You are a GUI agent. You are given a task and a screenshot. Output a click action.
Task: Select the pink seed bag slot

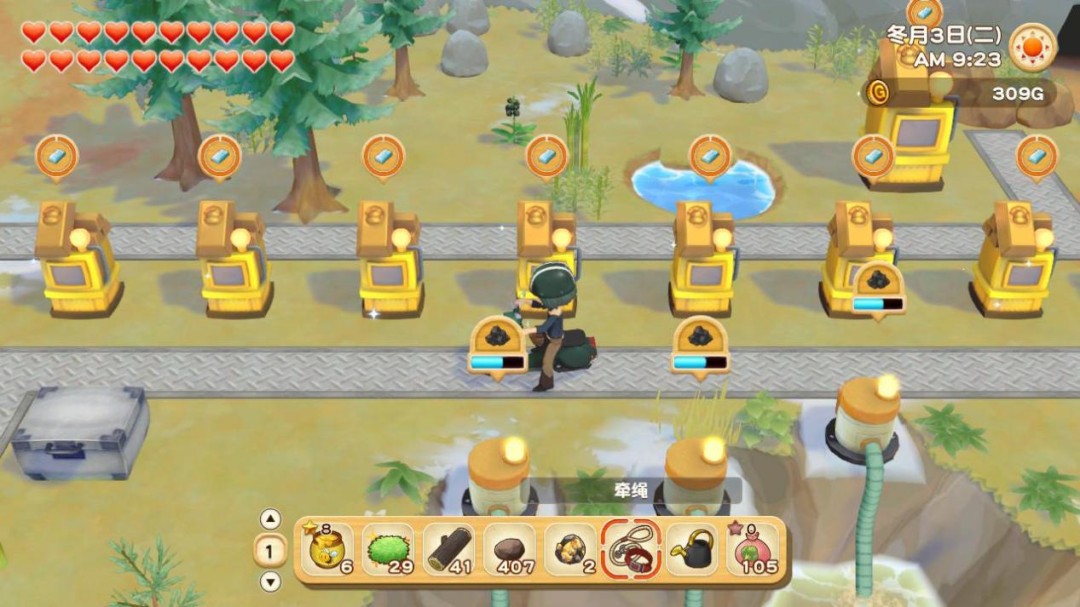pos(753,549)
